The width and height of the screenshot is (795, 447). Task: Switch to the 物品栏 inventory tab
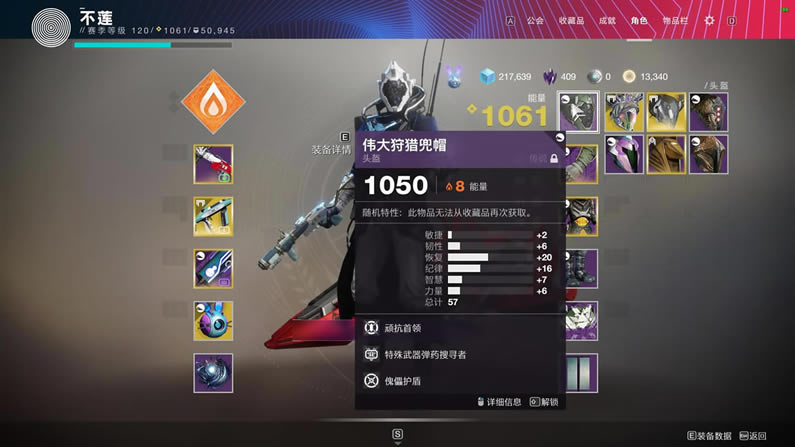click(x=677, y=20)
